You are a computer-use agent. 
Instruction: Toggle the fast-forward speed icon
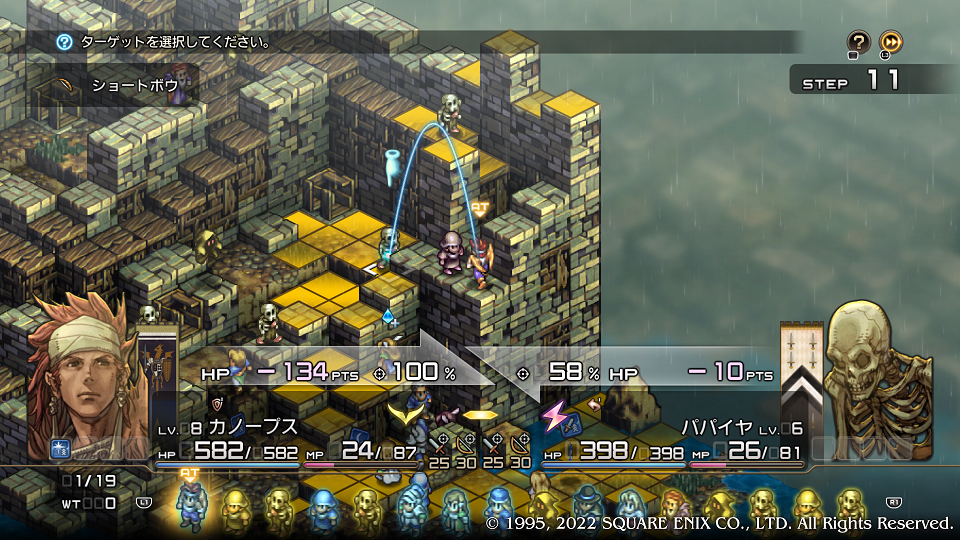pyautogui.click(x=890, y=42)
